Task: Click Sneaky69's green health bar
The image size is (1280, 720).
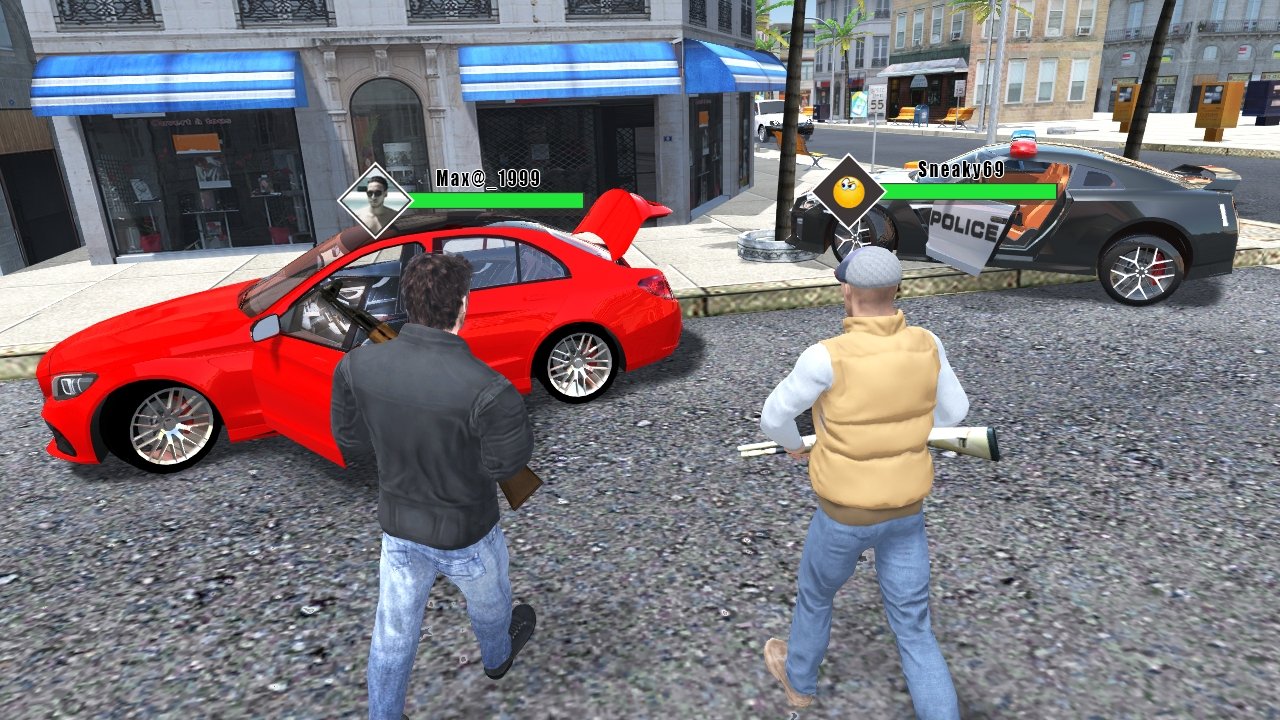Action: [968, 193]
